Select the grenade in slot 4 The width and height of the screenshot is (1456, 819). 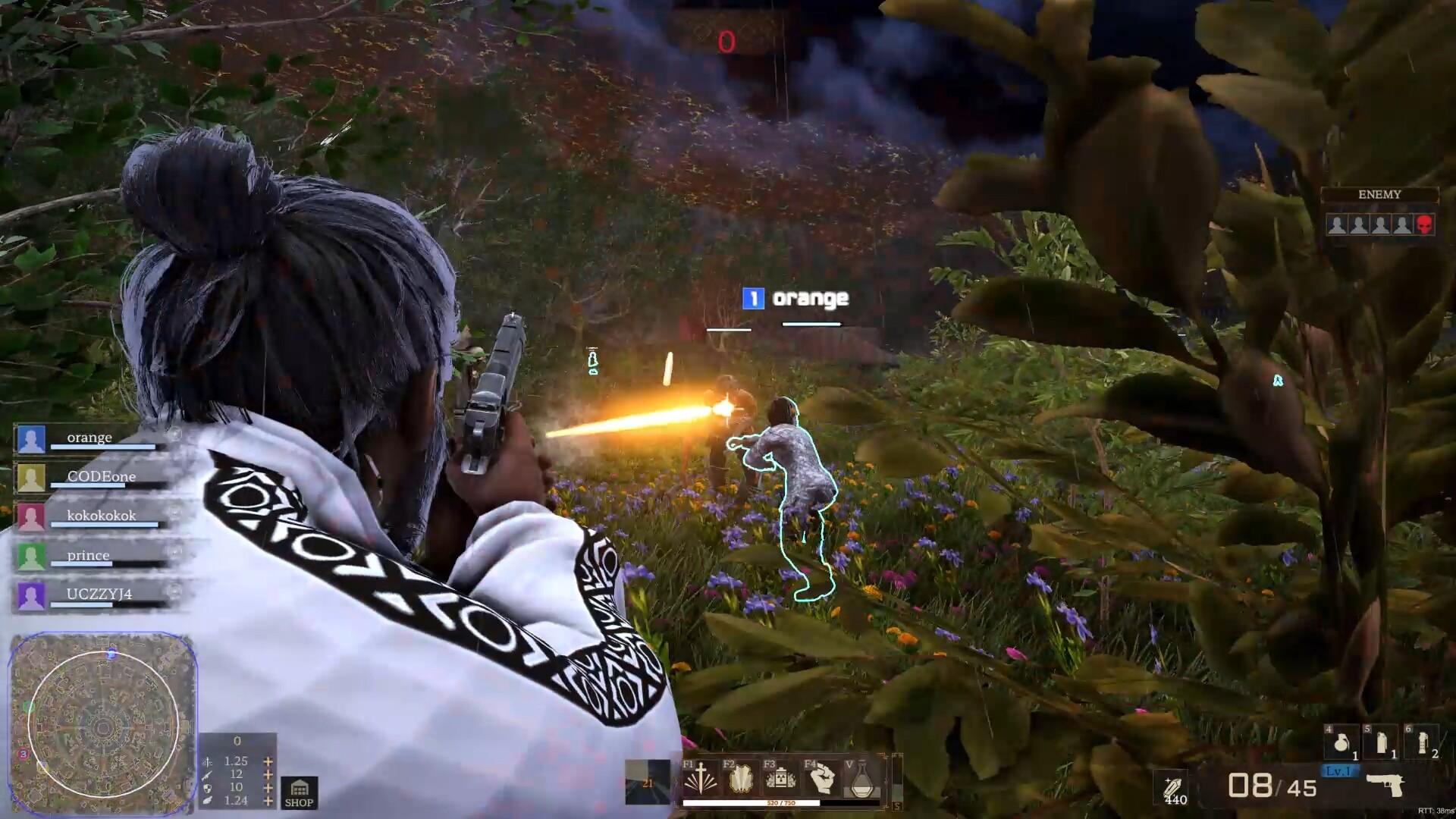(1341, 742)
